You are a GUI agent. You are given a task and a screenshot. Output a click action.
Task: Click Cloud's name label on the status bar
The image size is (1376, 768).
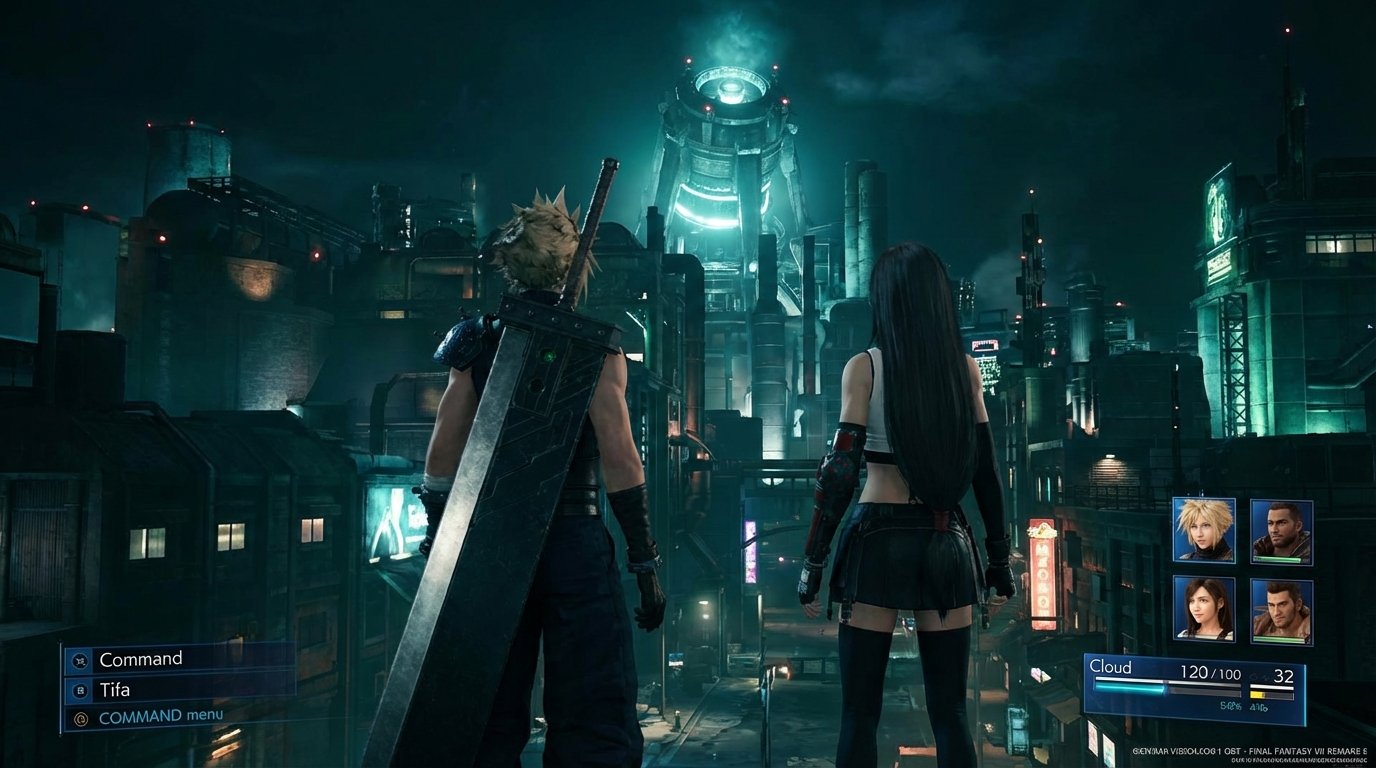click(1113, 667)
